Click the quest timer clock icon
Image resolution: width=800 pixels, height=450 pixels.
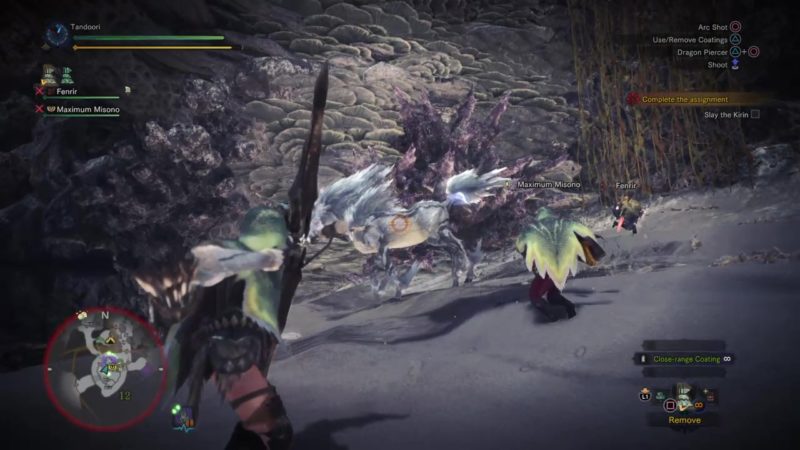[x=55, y=37]
